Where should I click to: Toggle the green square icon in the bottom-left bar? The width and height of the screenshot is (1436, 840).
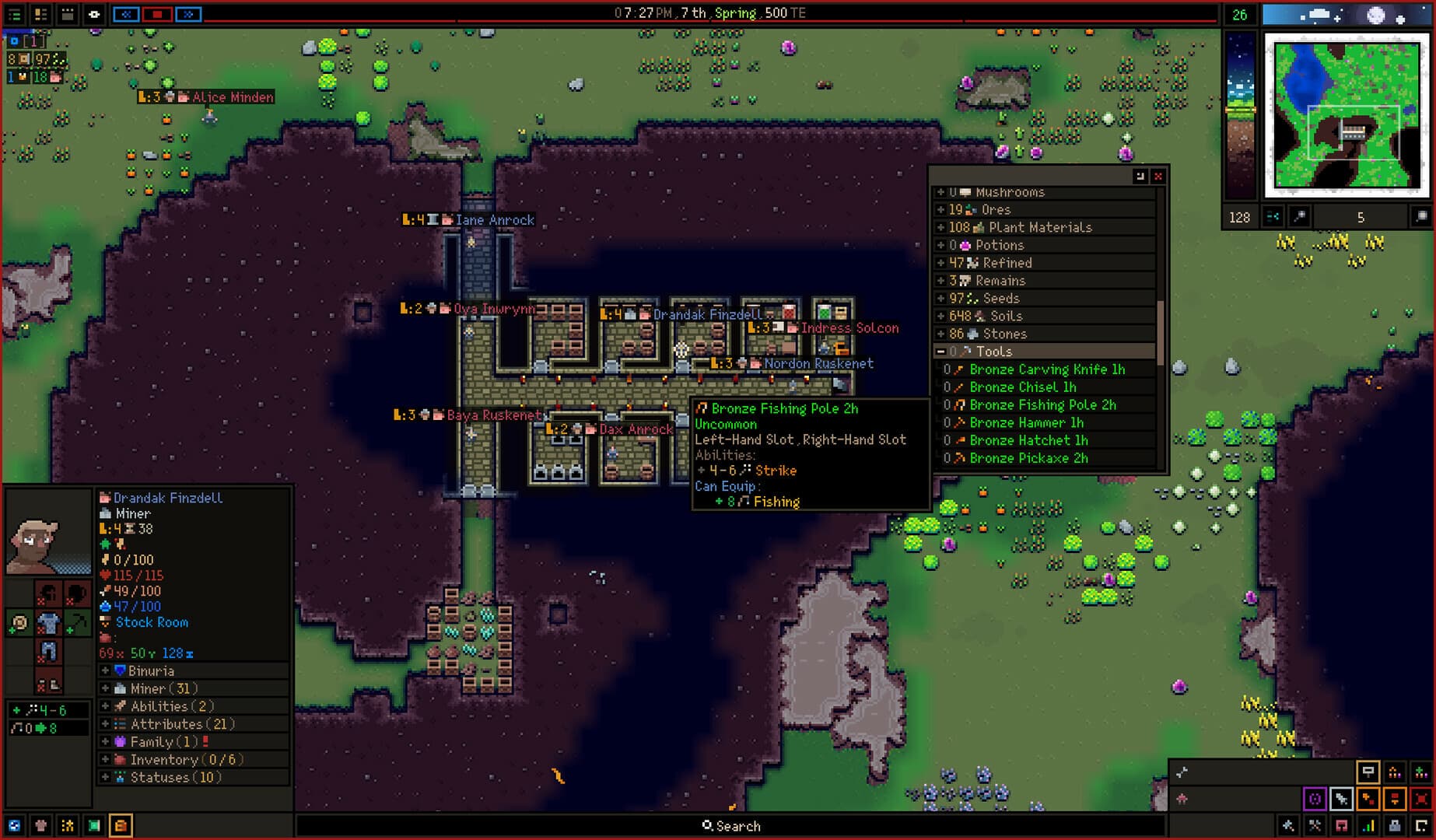click(94, 825)
